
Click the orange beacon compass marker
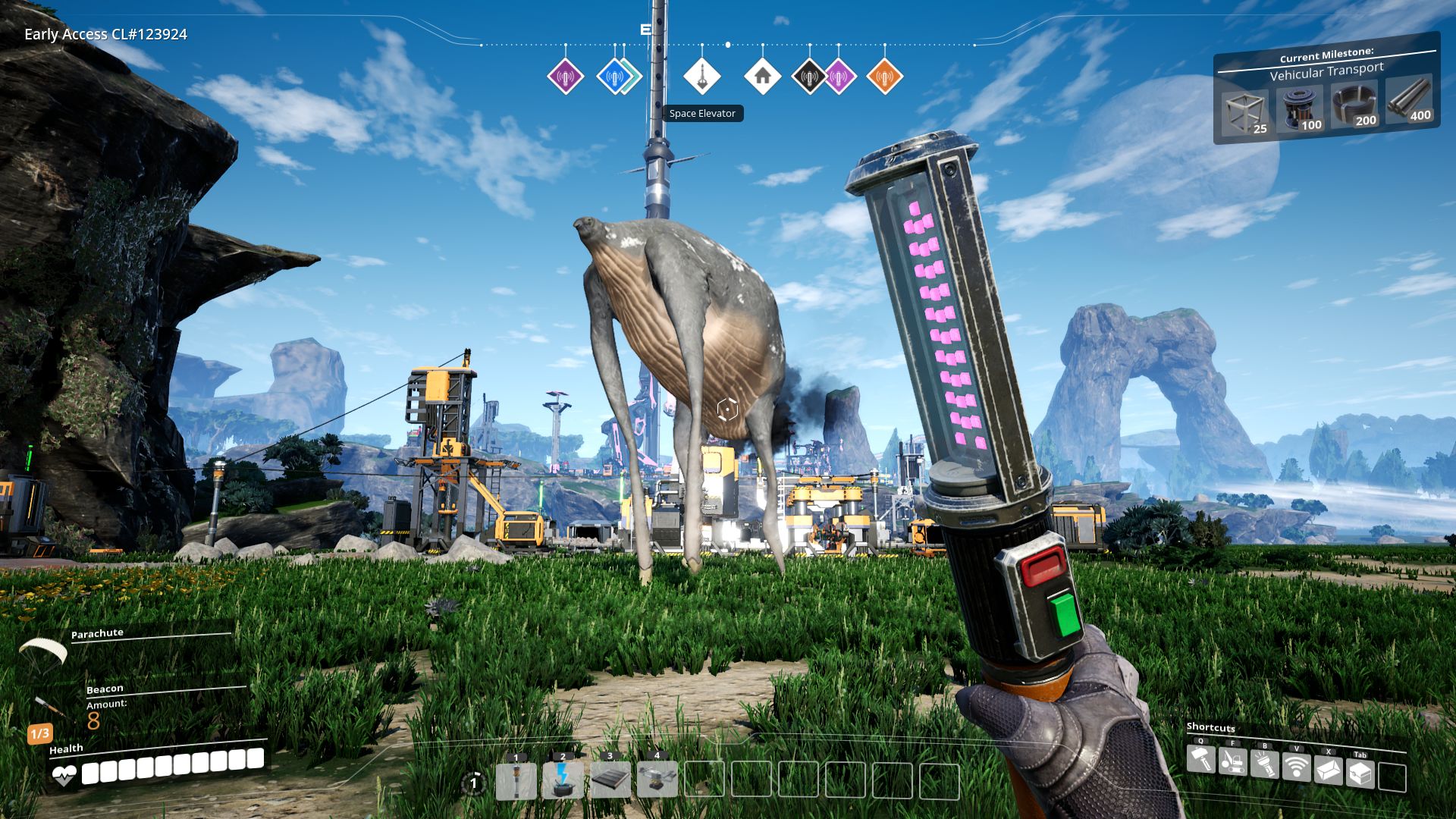point(884,77)
